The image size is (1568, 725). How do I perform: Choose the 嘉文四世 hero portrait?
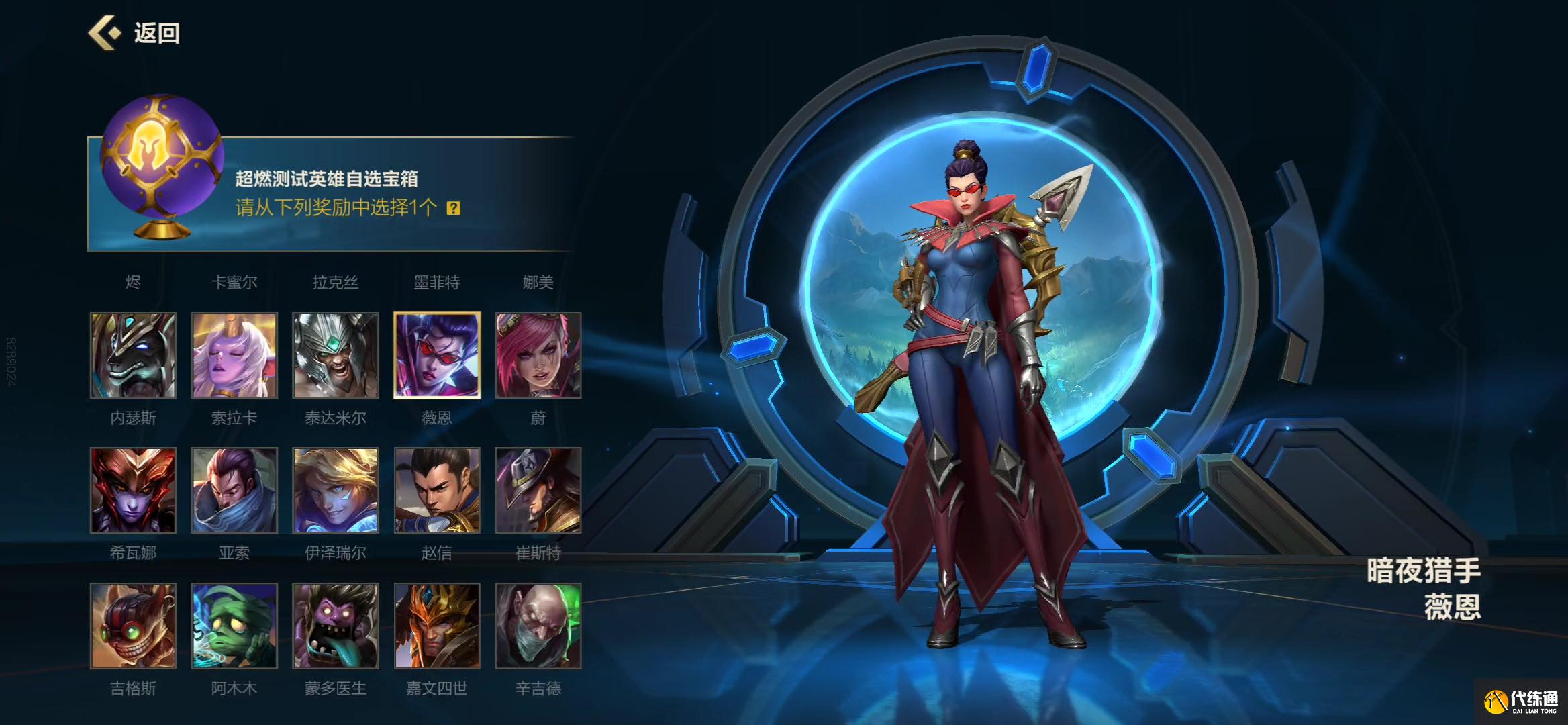click(x=437, y=626)
